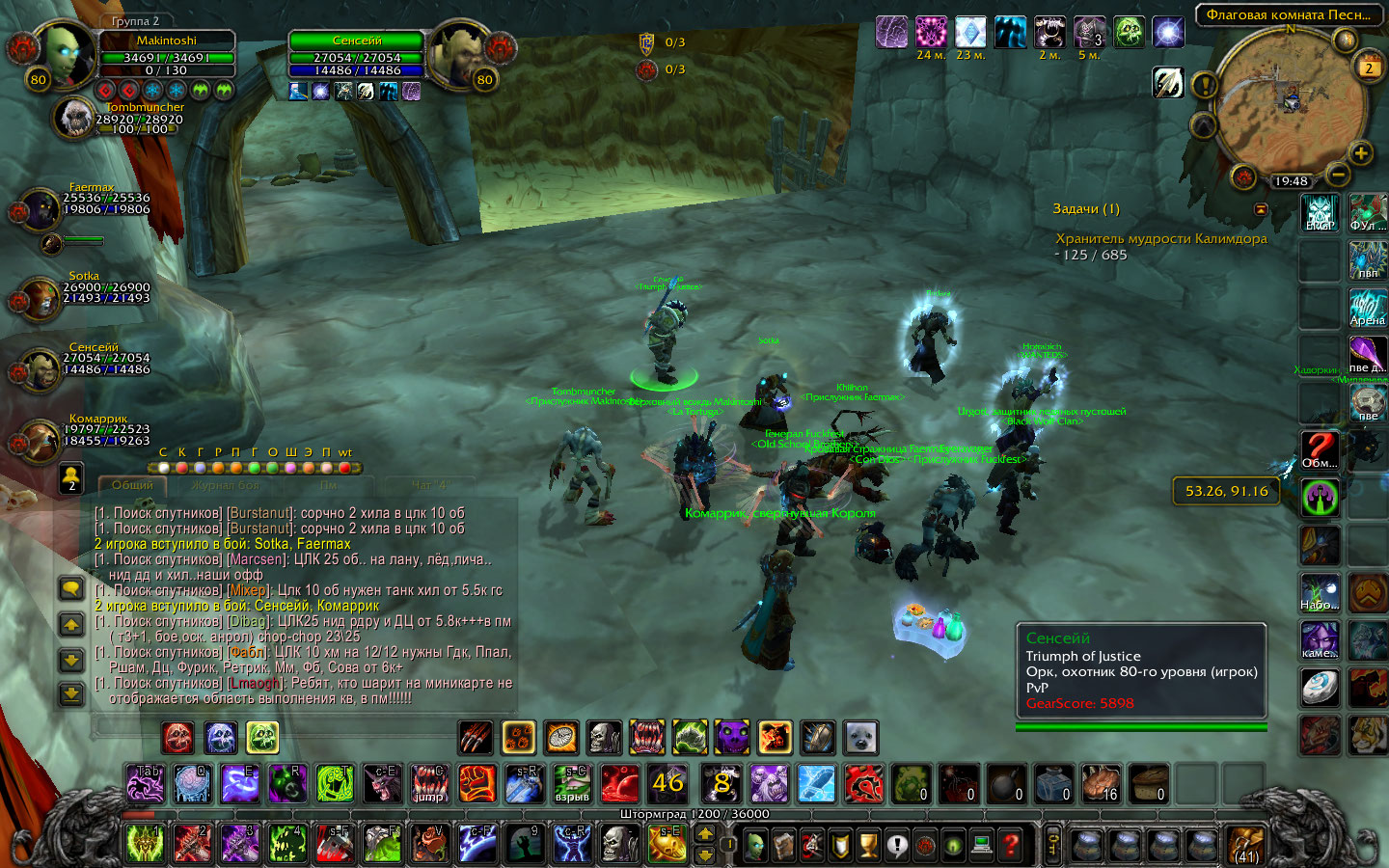
Task: Open the chat menu speech bubble button
Action: click(71, 588)
